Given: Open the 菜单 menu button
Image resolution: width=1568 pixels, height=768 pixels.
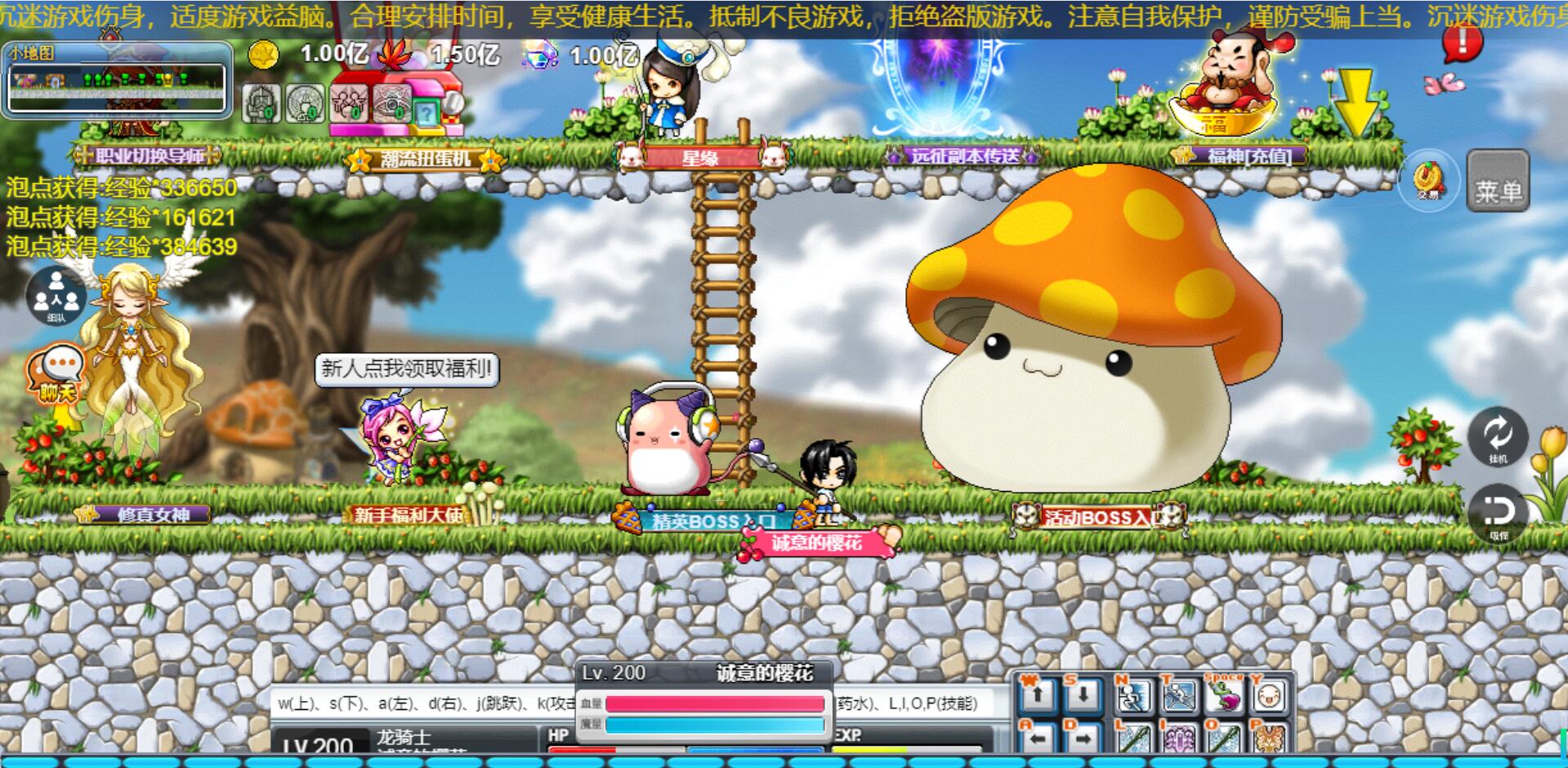Looking at the screenshot, I should coord(1497,181).
